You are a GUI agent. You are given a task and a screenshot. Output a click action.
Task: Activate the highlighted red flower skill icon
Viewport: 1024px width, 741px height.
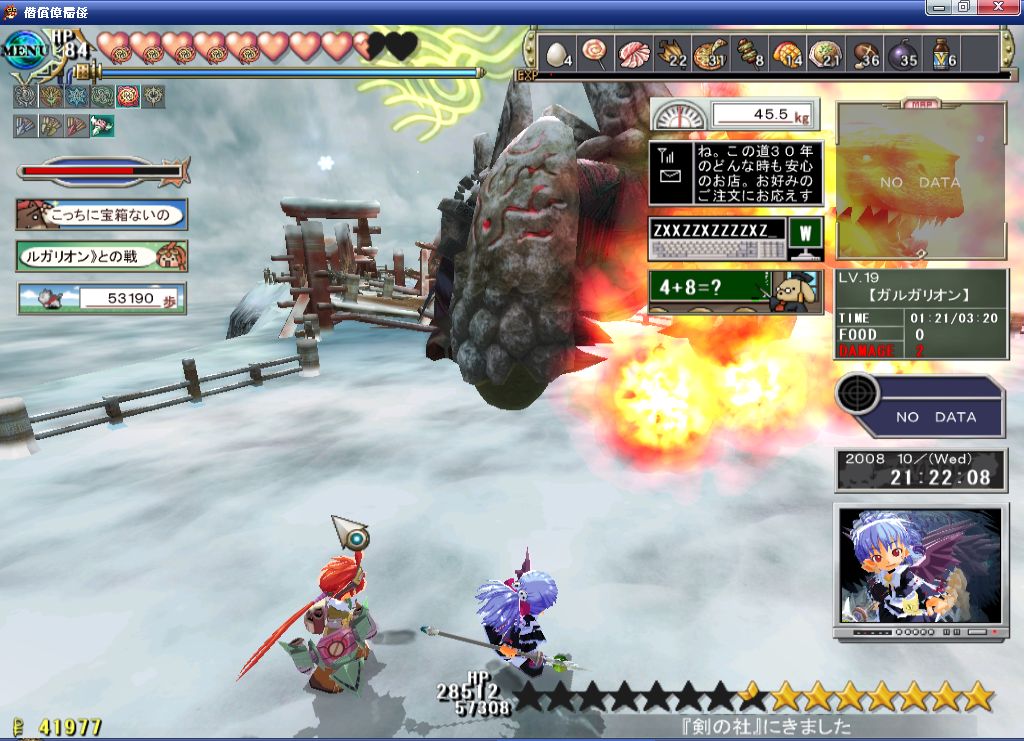click(127, 96)
